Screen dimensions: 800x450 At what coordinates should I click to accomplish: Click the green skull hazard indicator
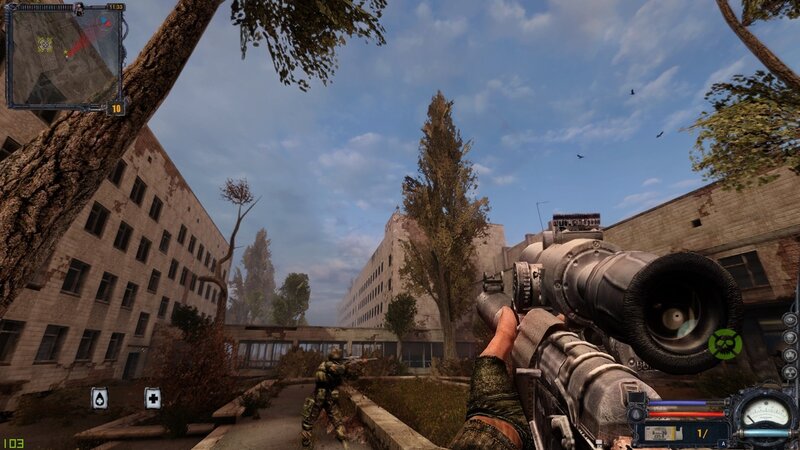tap(725, 345)
